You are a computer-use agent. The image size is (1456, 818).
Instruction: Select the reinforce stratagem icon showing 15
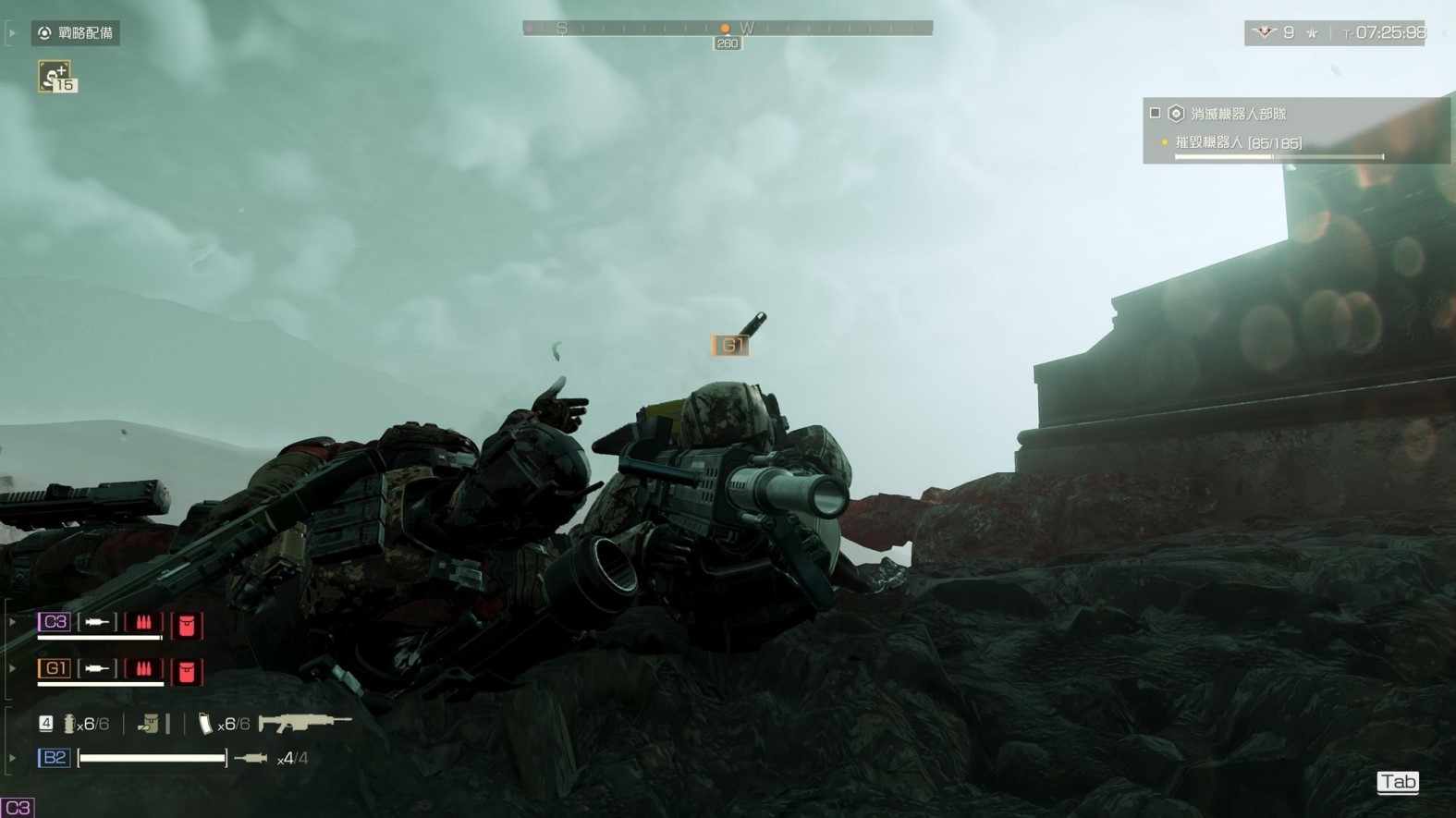point(56,77)
